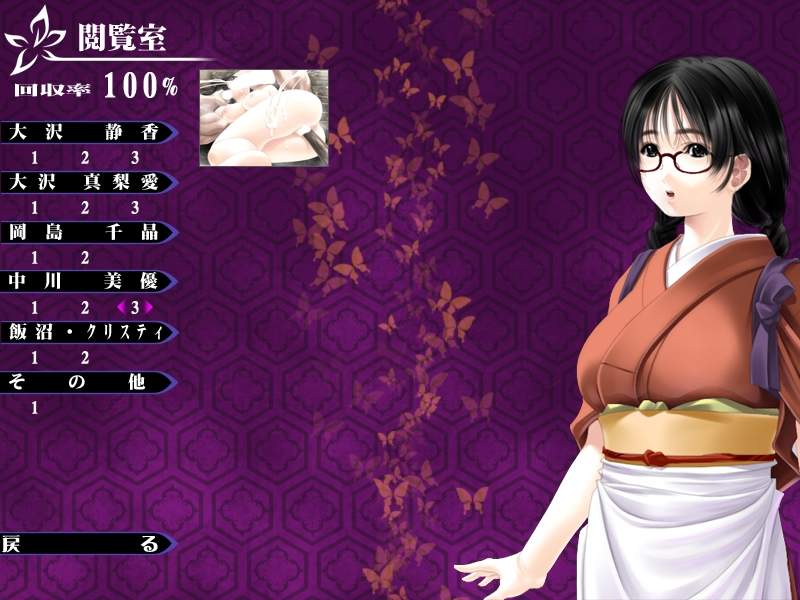Image resolution: width=800 pixels, height=600 pixels.
Task: Open page 2 under 飯沼・クリスティ
Action: tap(85, 357)
